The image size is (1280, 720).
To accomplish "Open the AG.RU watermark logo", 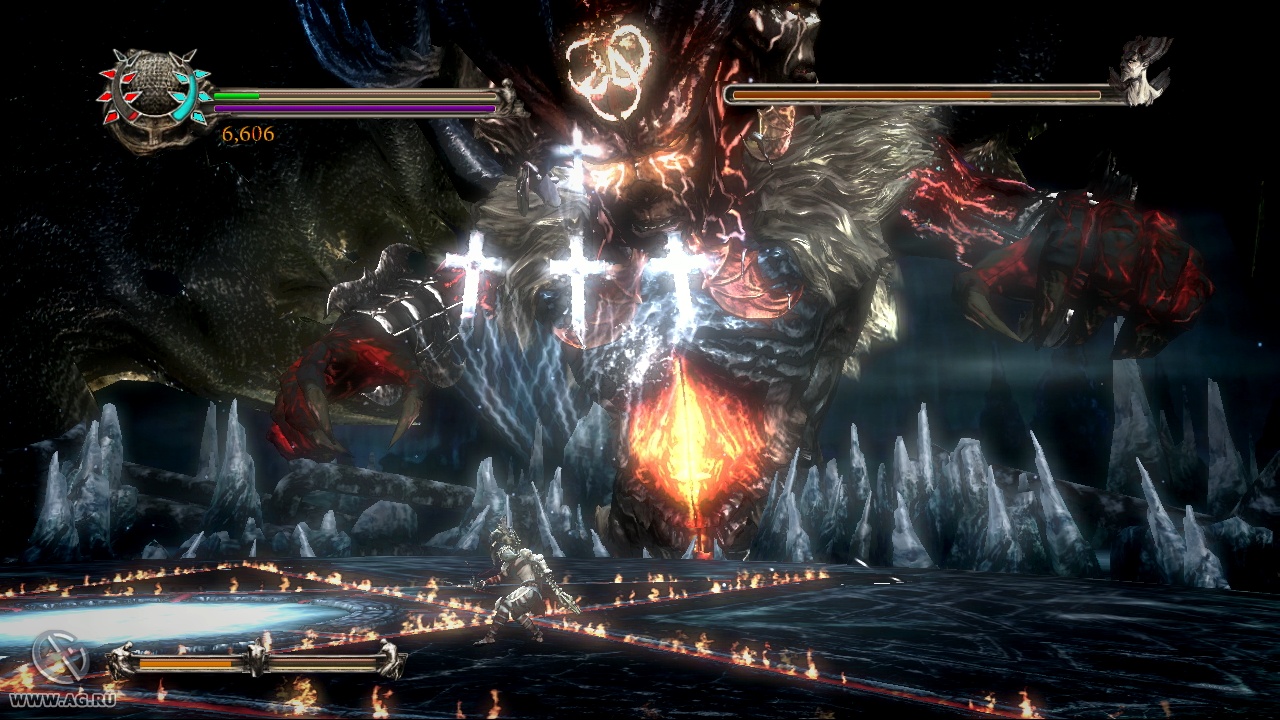I will [x=60, y=658].
